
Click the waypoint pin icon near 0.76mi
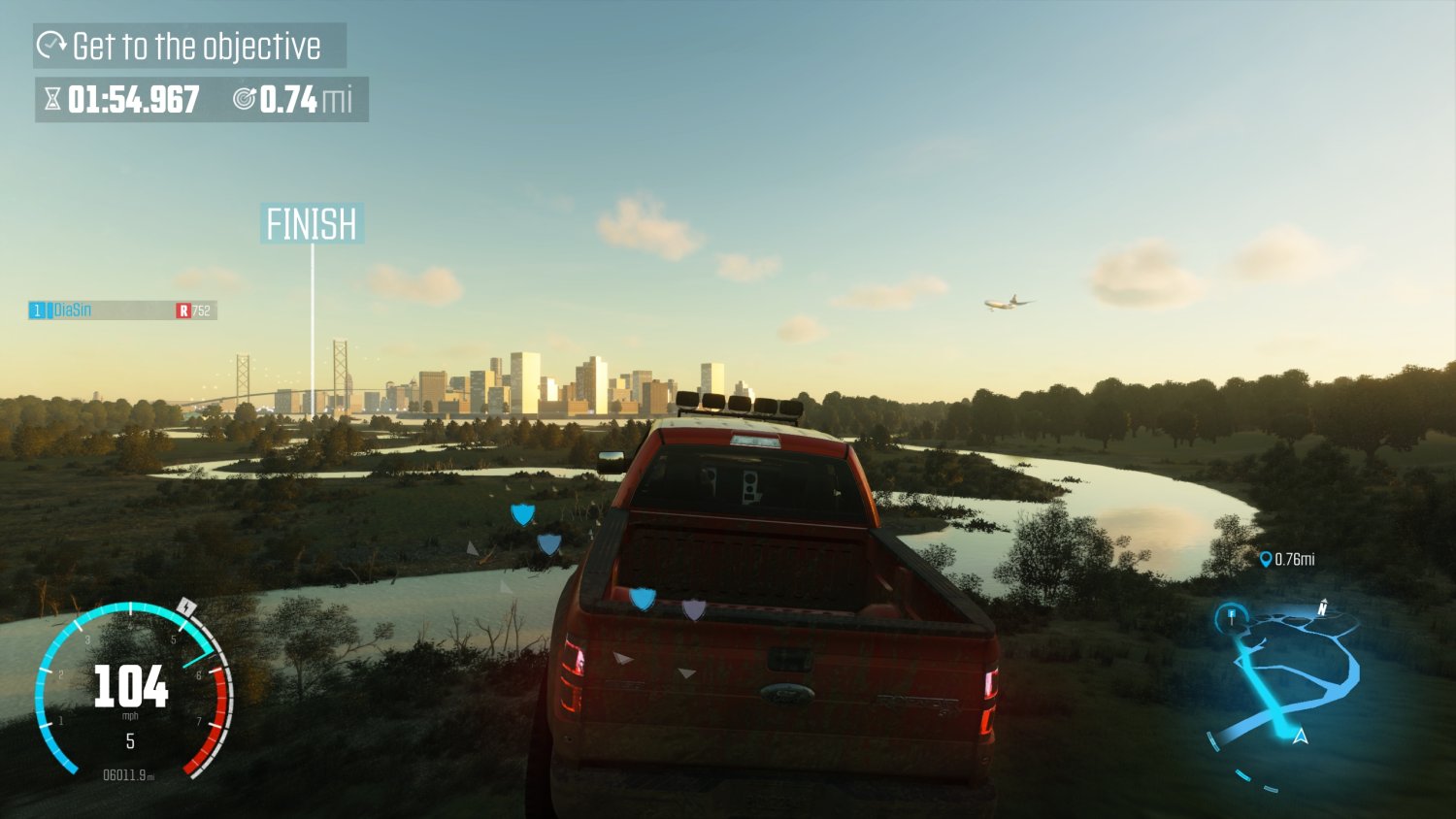(1264, 558)
